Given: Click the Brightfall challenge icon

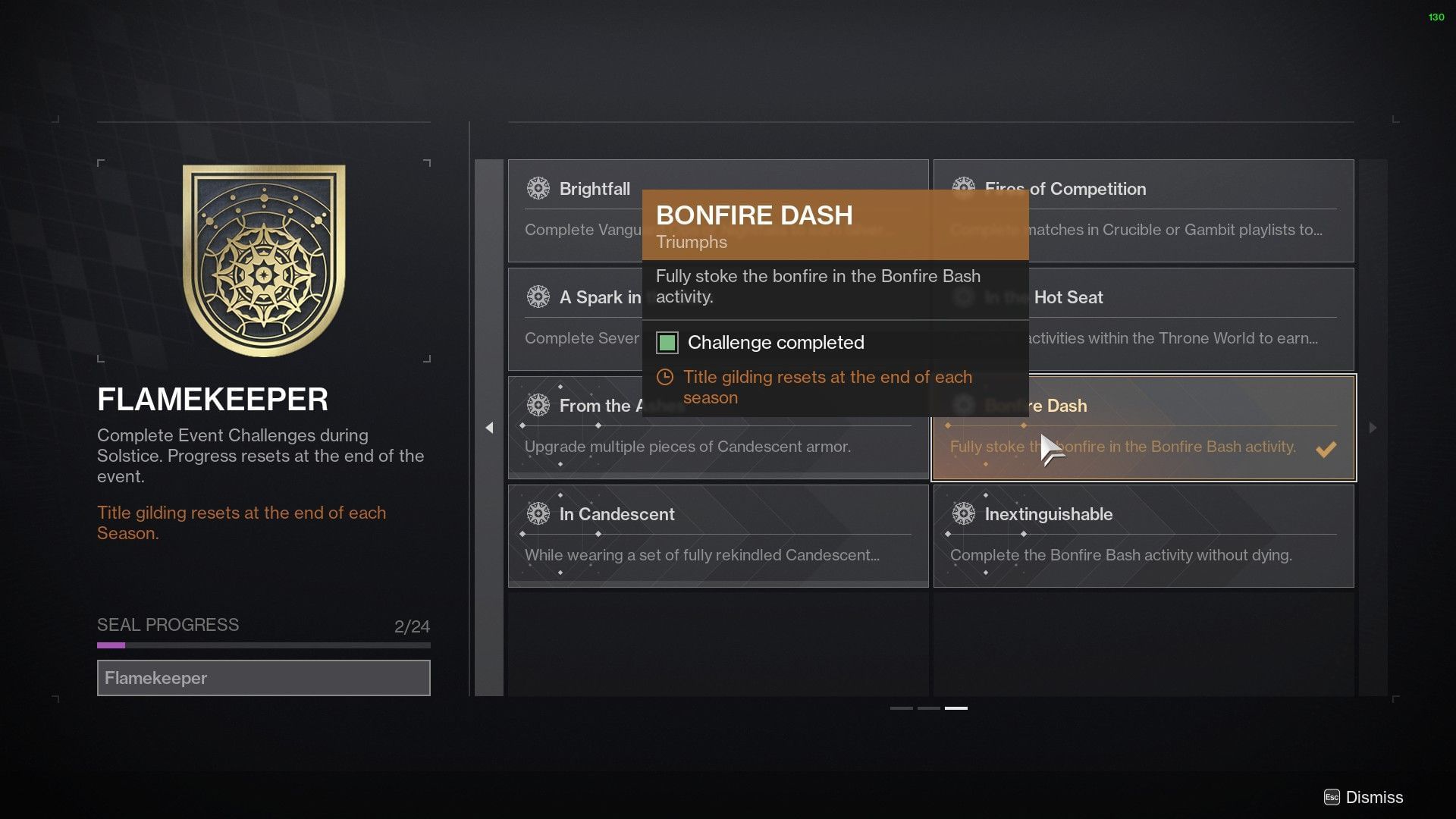Looking at the screenshot, I should coord(539,188).
